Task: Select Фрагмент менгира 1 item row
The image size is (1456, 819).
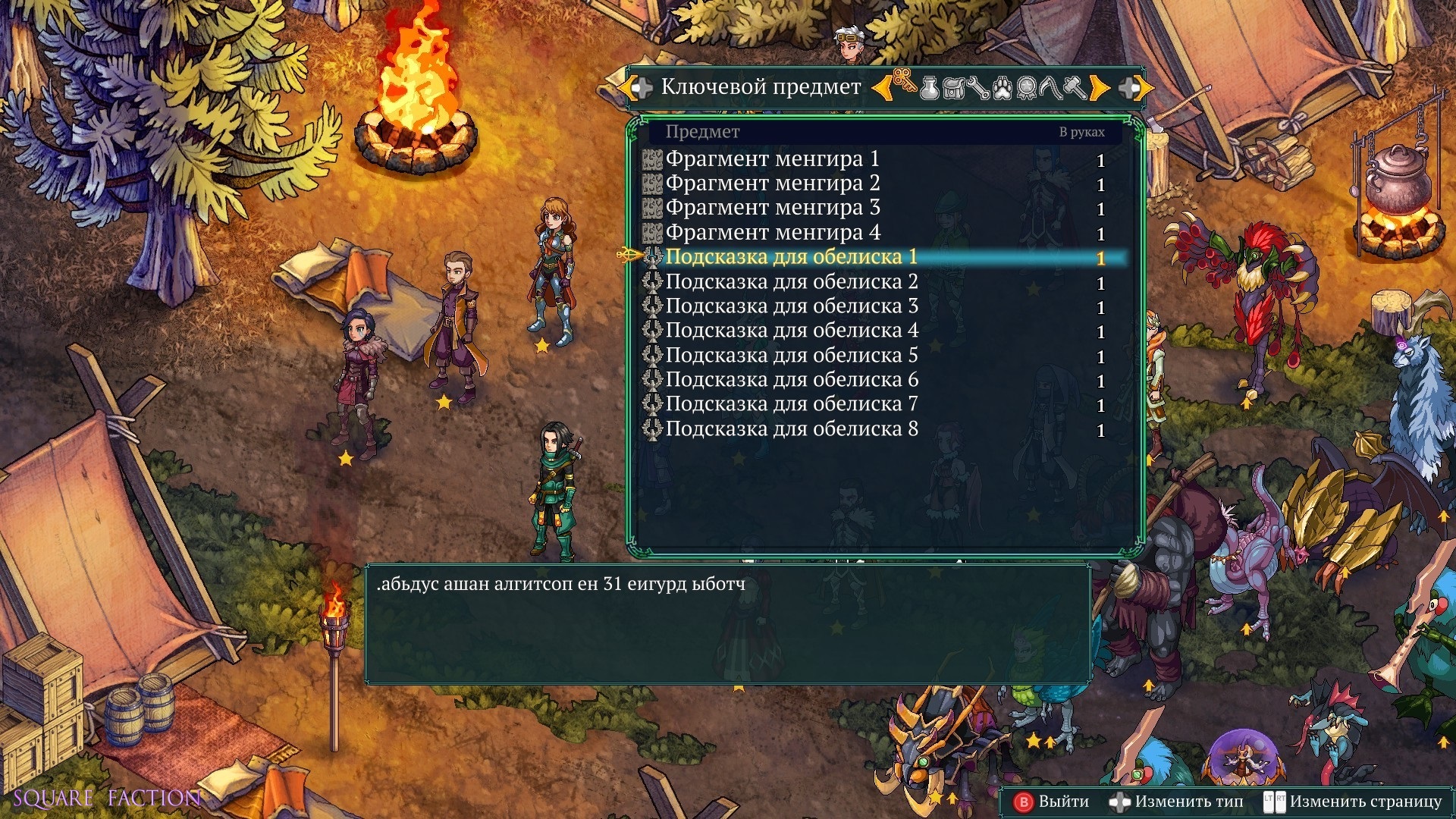Action: [x=772, y=159]
